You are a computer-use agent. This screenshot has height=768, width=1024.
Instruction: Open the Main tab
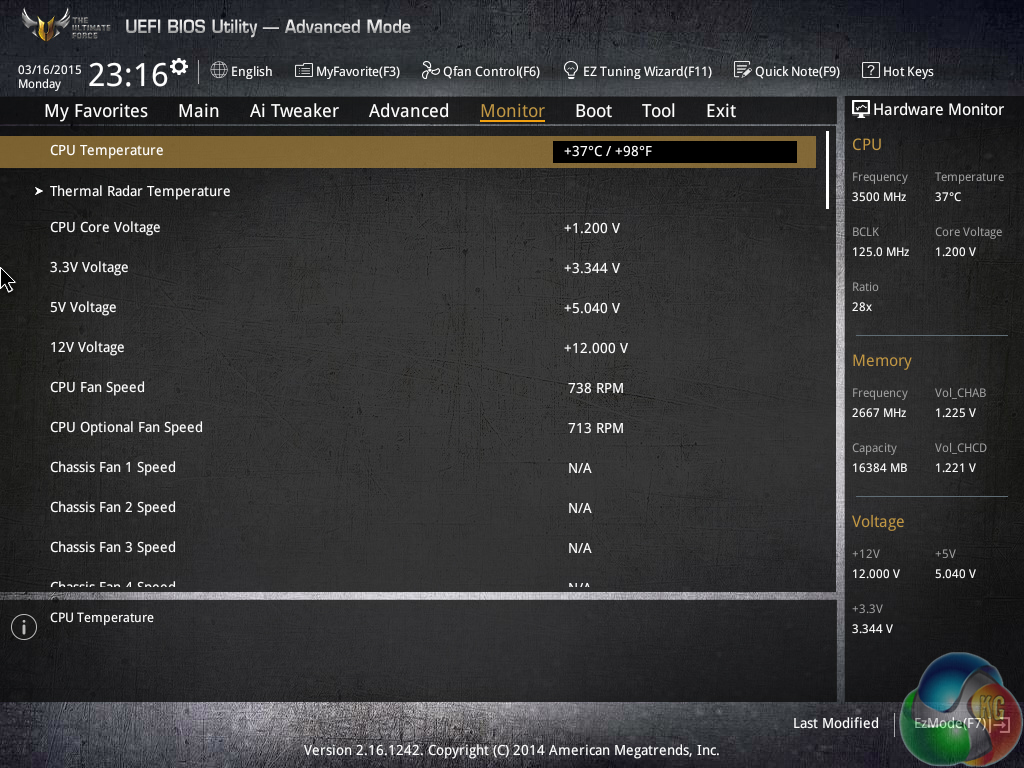tap(198, 111)
